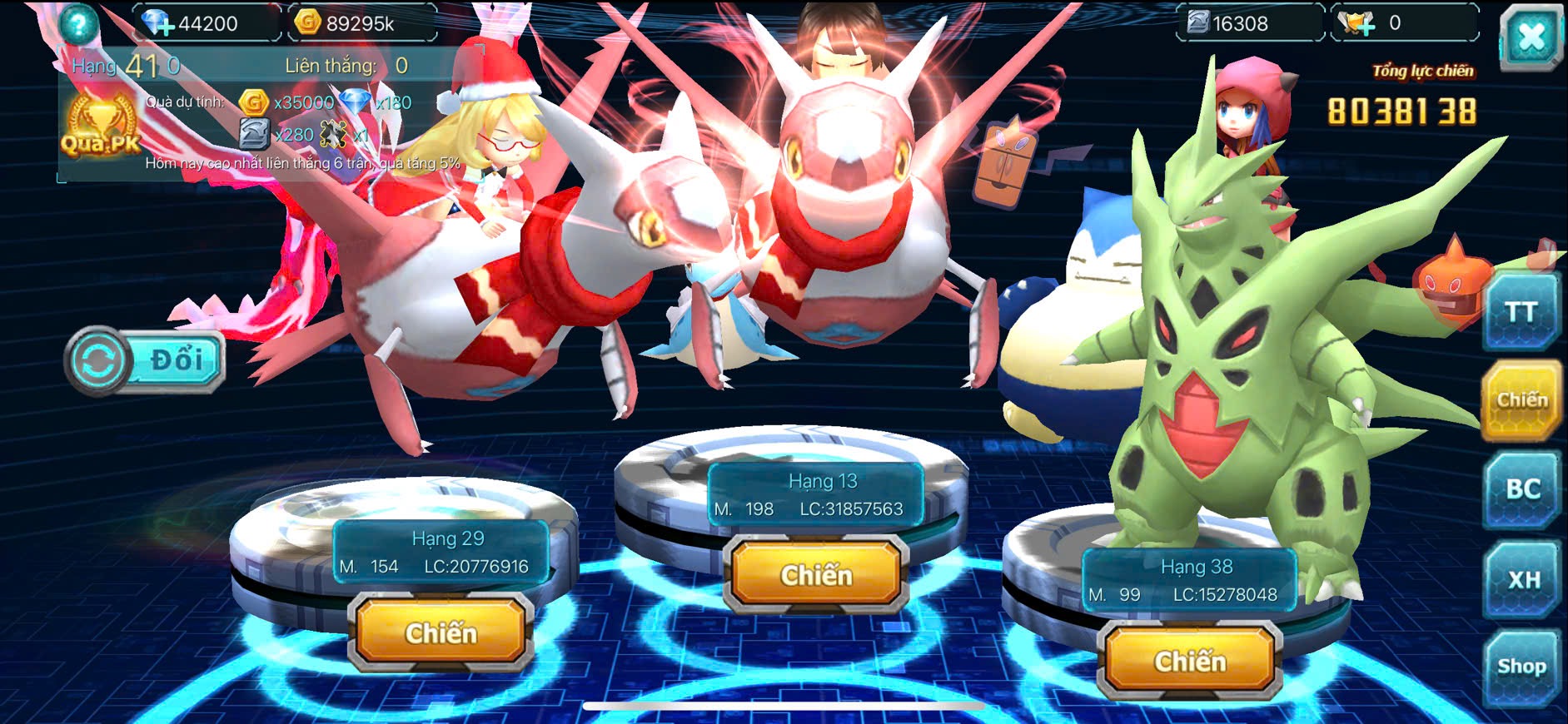Show the XH side tab
Viewport: 1568px width, 724px height.
(1523, 579)
